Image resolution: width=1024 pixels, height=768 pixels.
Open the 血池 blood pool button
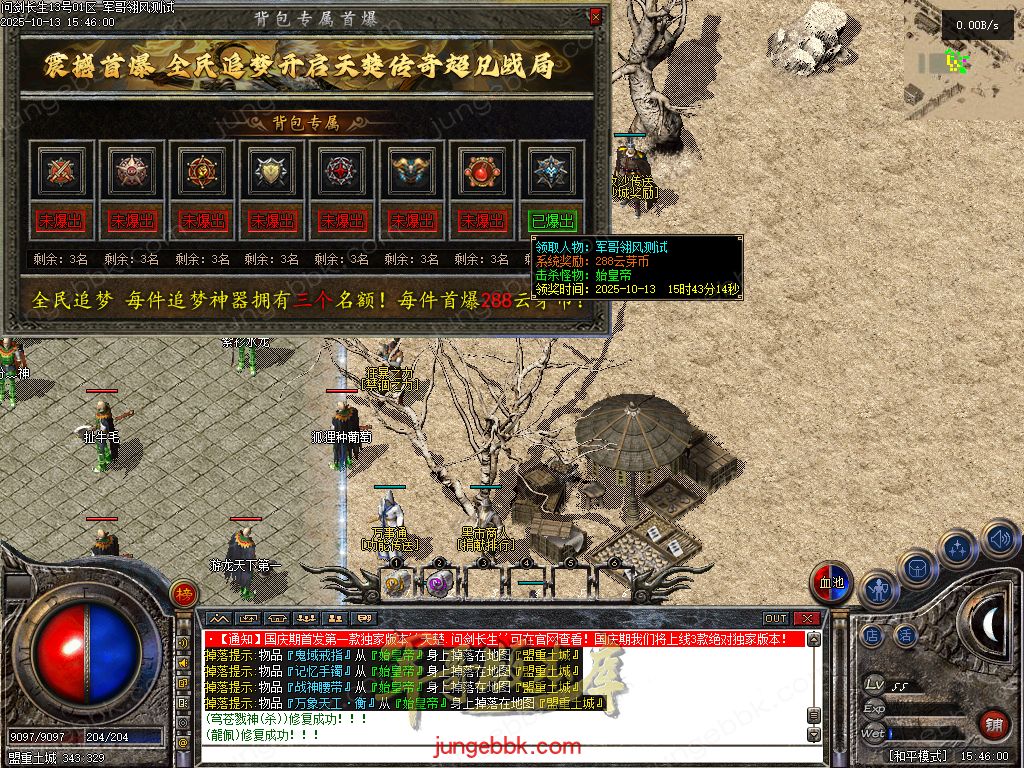point(831,583)
